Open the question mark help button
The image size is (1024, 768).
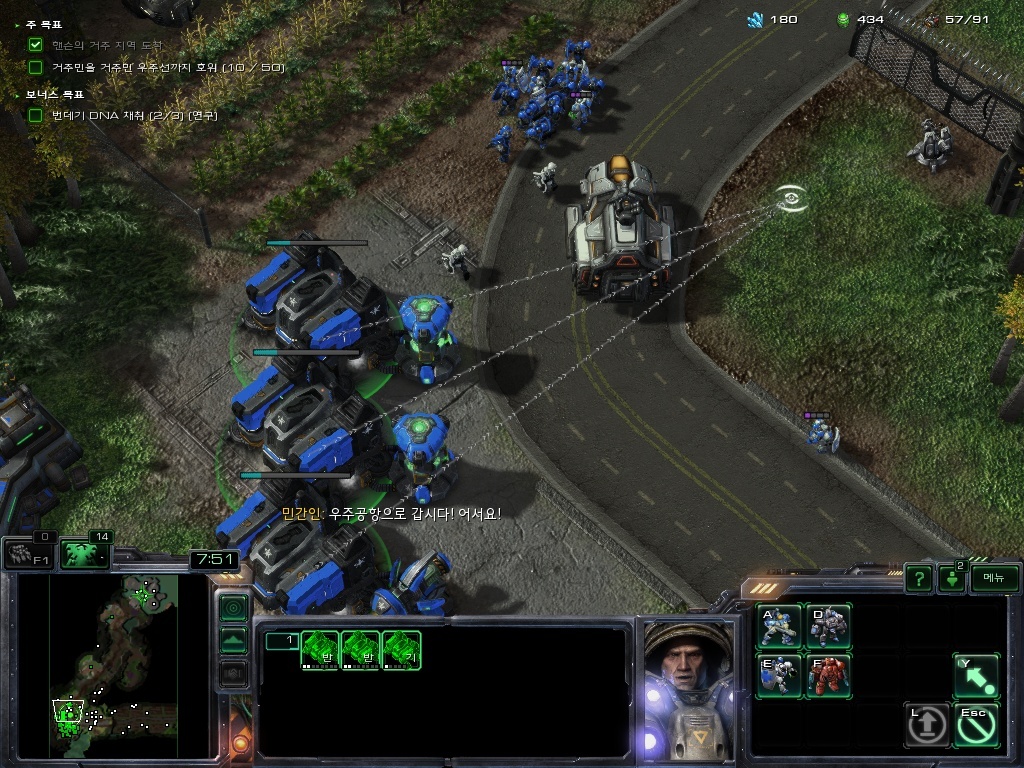tap(919, 578)
